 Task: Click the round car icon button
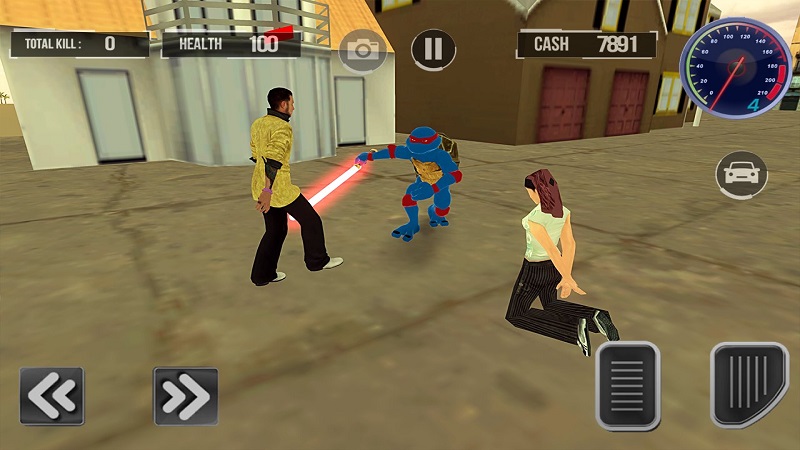click(741, 175)
